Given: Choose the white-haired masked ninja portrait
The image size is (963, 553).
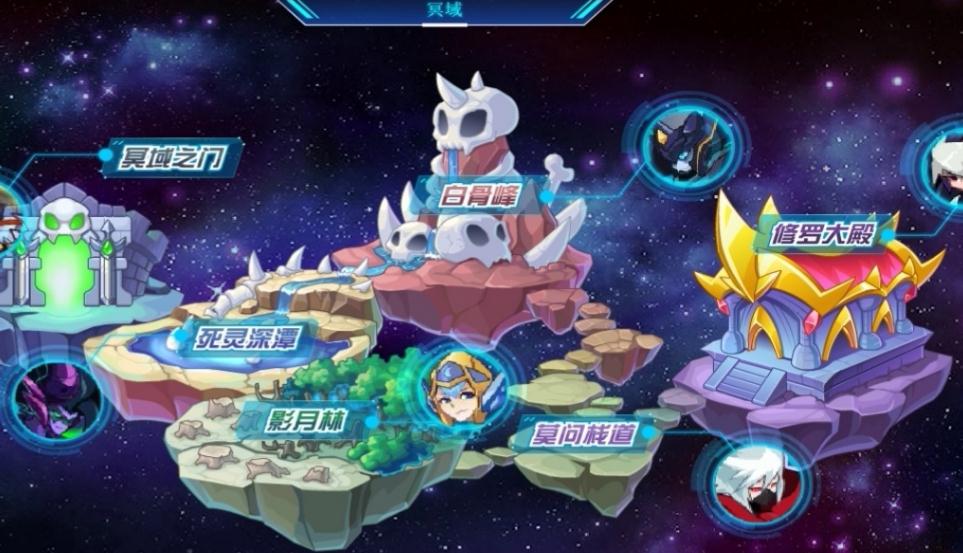Looking at the screenshot, I should click(x=751, y=484).
